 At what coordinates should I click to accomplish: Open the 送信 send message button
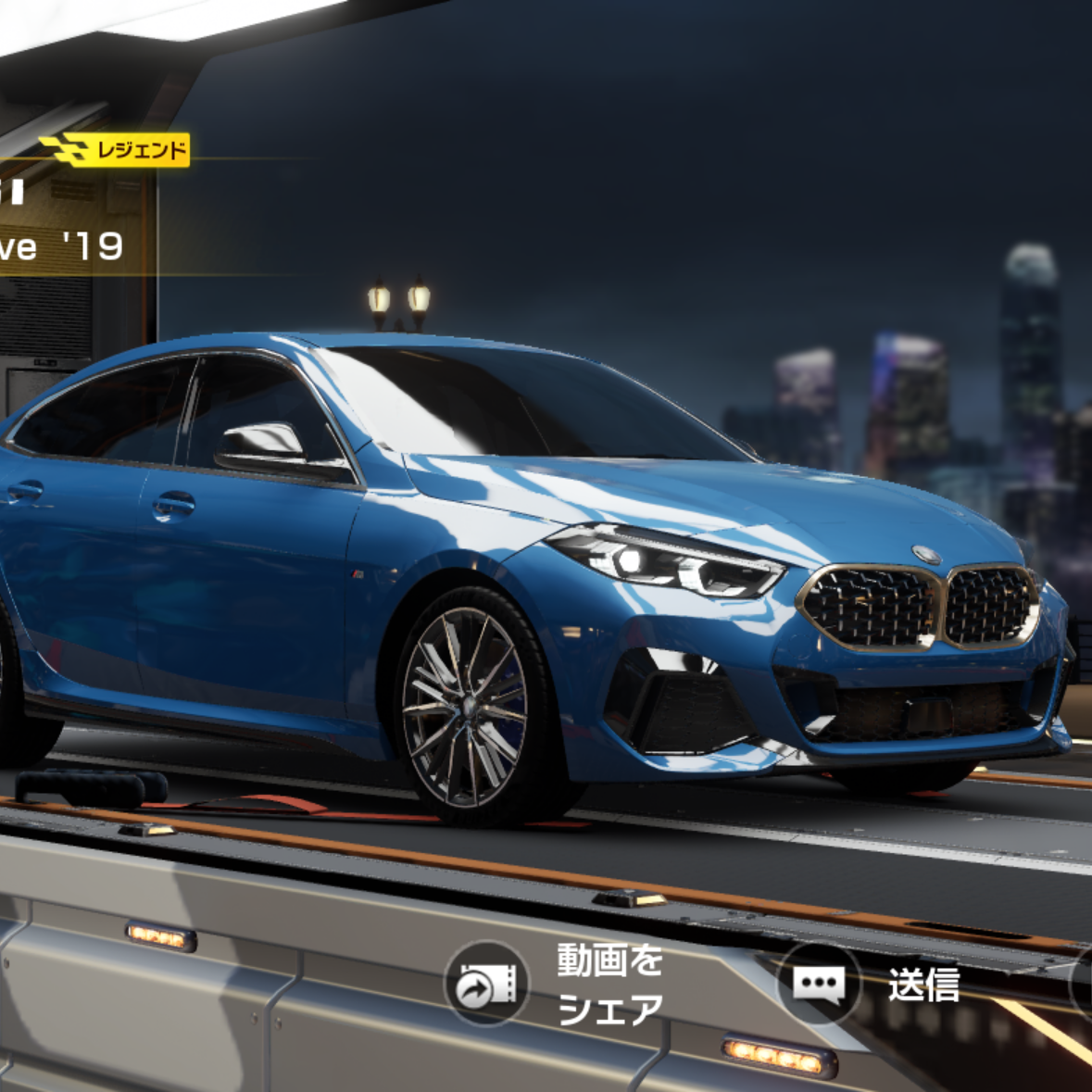(819, 984)
